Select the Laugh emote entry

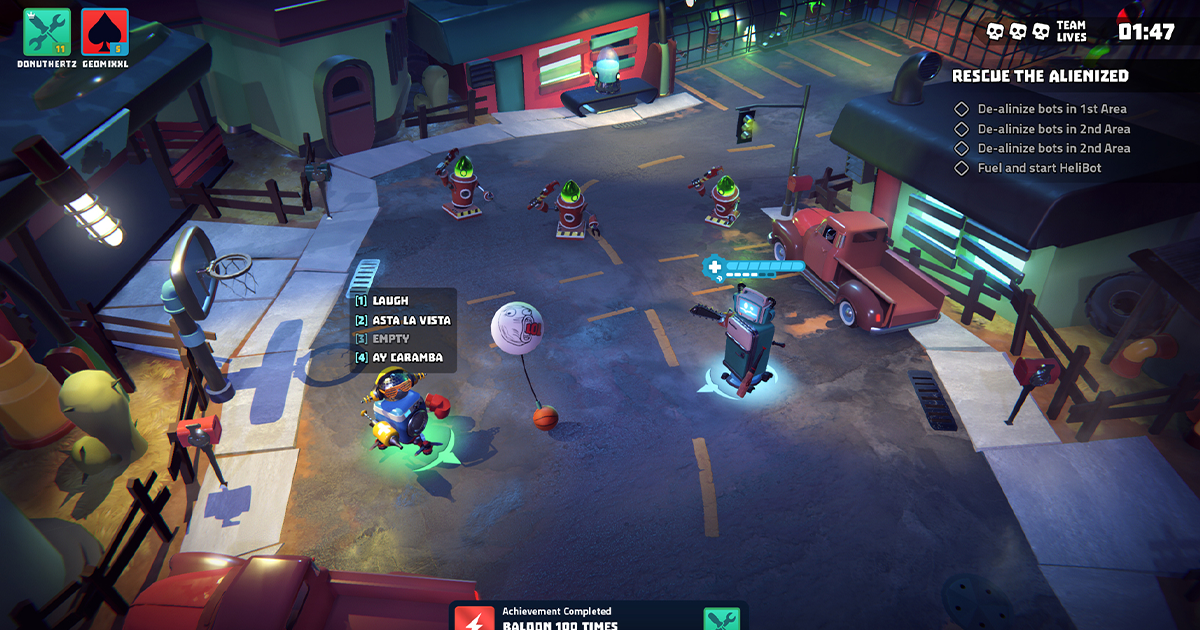[x=390, y=300]
